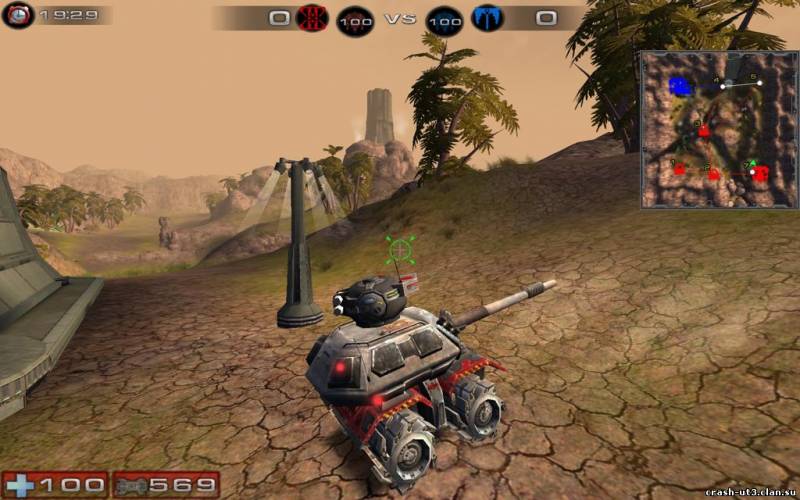
Task: Pick red node 1 on the minimap
Action: point(680,168)
